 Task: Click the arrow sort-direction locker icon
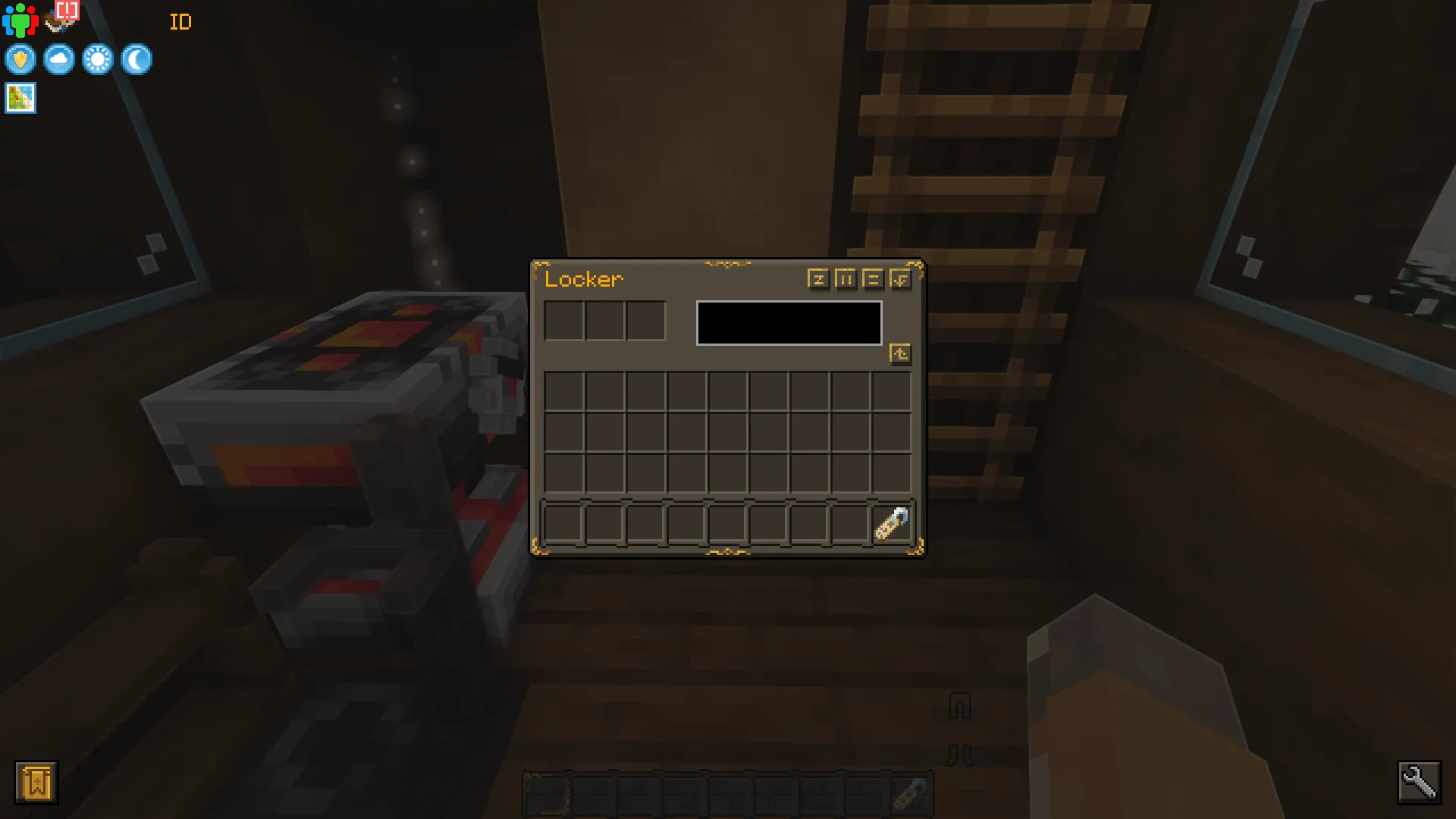[900, 280]
